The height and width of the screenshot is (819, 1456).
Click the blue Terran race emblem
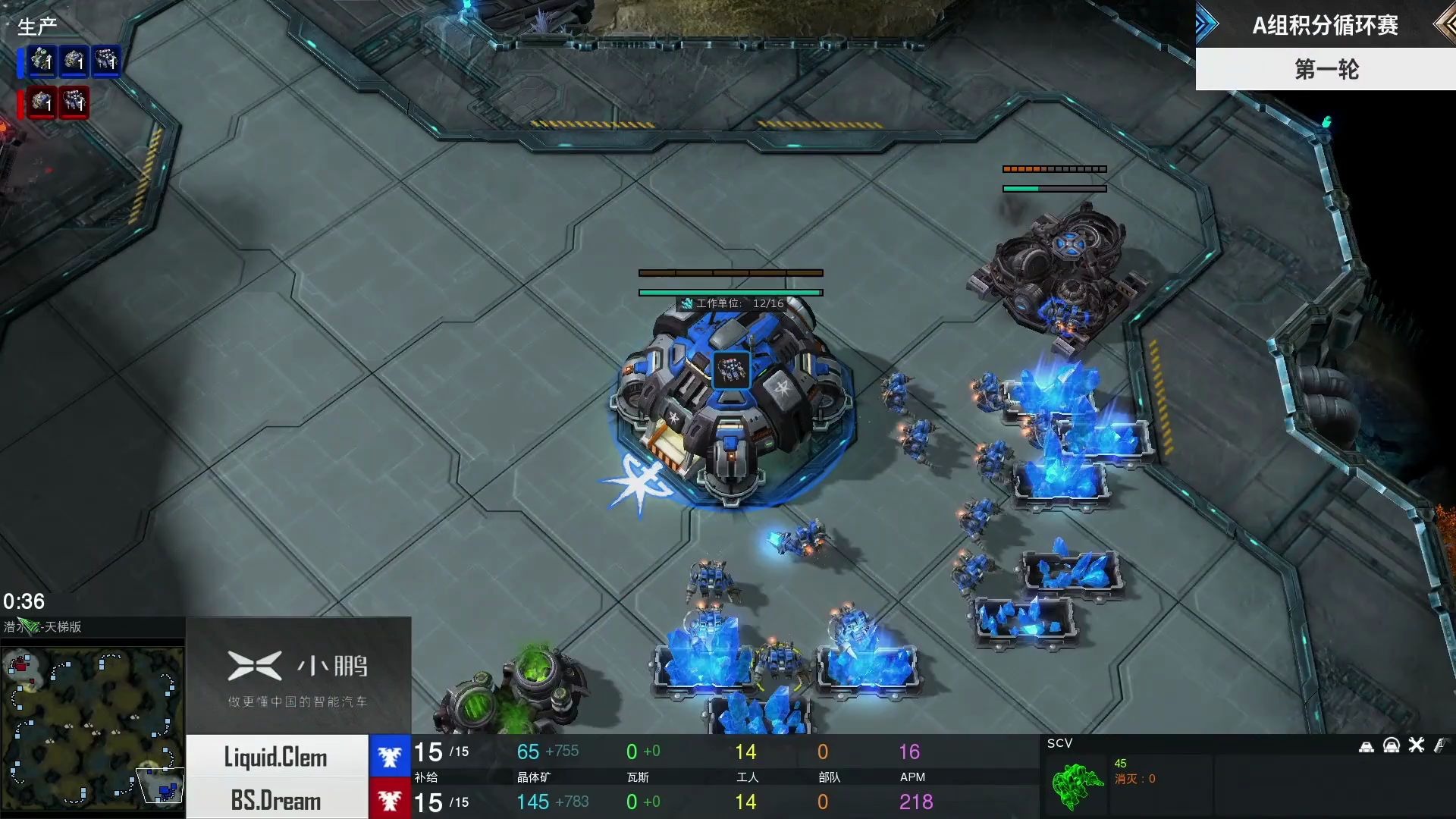(x=390, y=756)
